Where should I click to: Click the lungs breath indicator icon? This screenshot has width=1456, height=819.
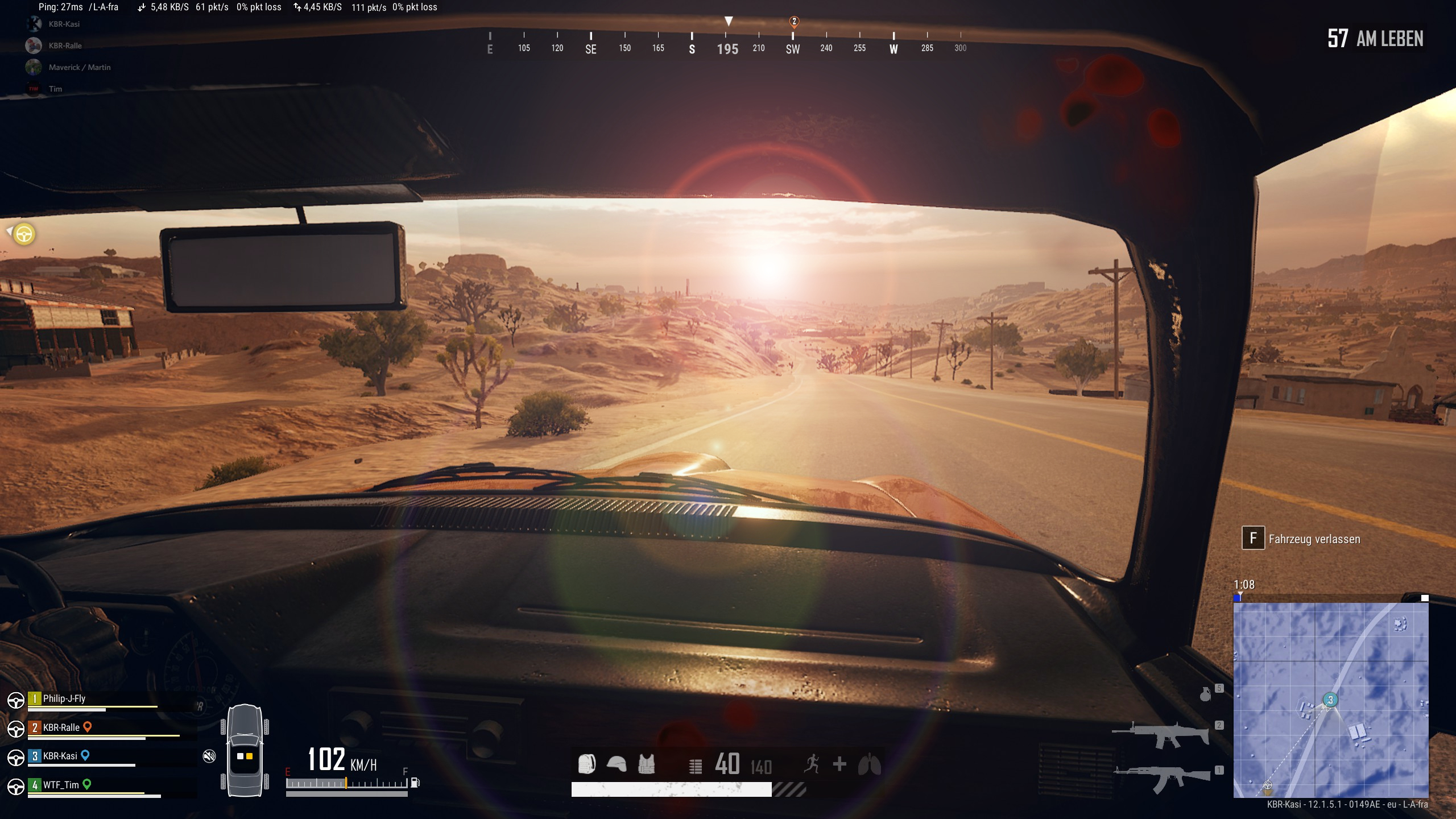tap(869, 764)
